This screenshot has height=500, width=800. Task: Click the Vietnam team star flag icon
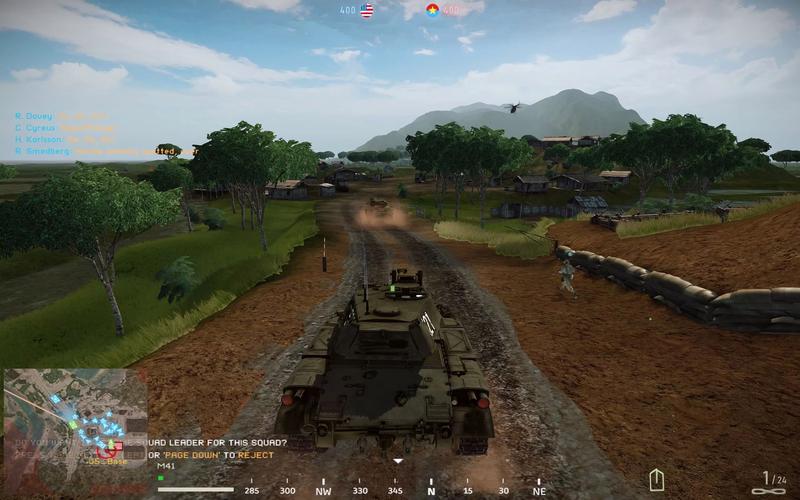(x=432, y=11)
